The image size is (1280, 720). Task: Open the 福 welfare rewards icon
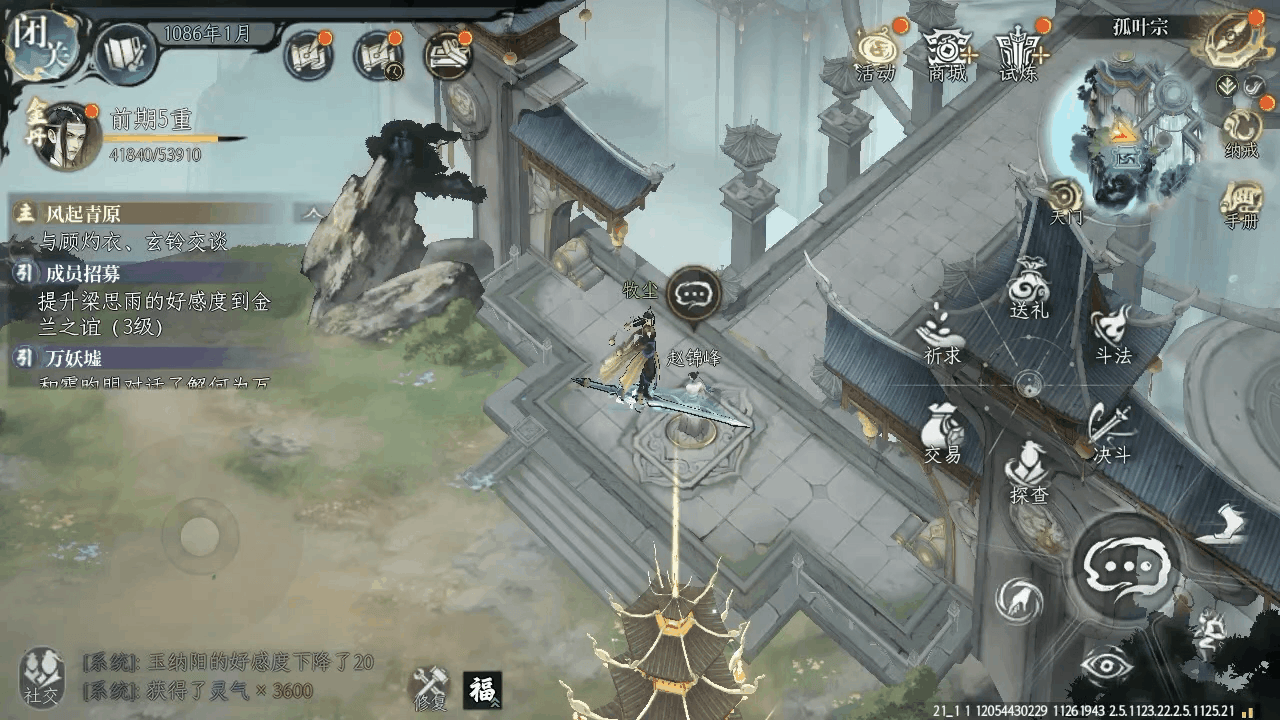coord(482,689)
